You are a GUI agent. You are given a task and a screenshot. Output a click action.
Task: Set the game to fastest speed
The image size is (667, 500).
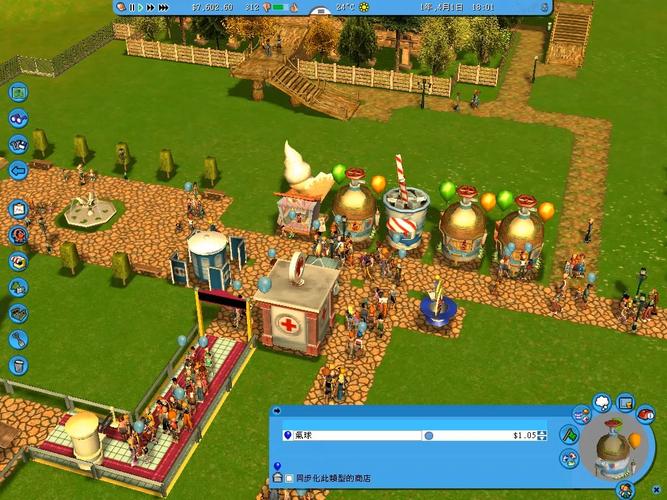click(161, 7)
